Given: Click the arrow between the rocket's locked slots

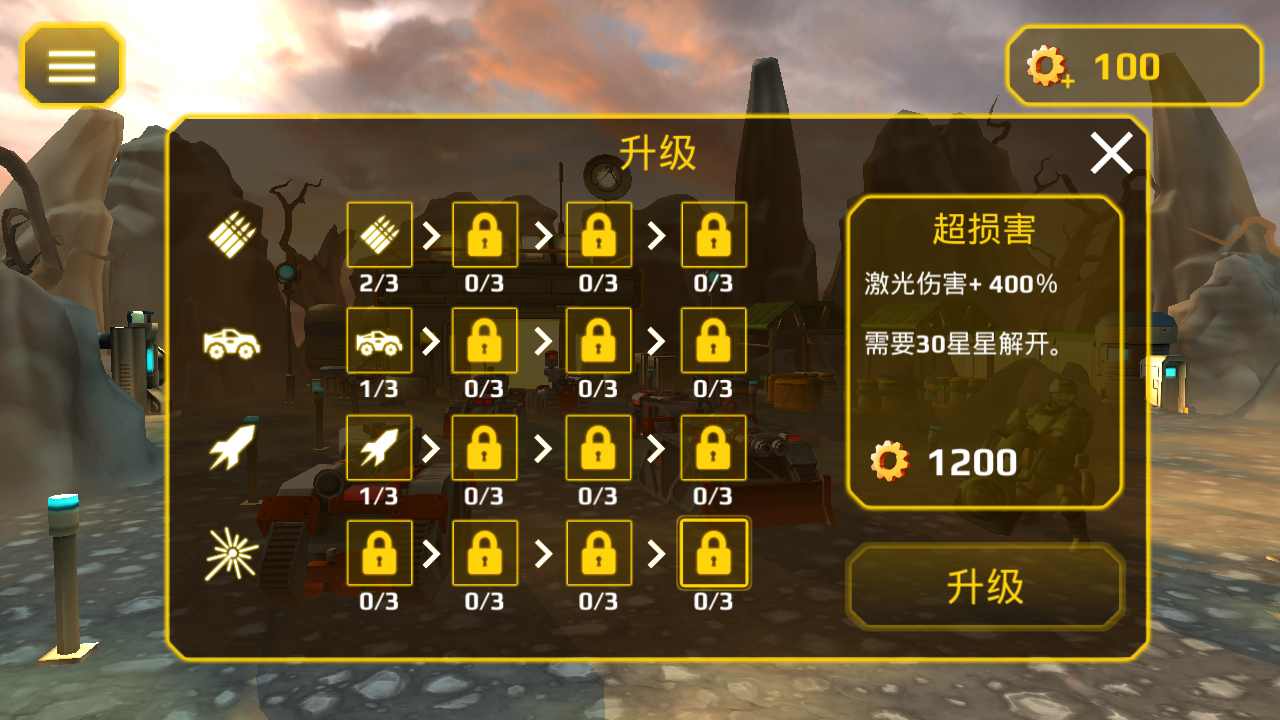Looking at the screenshot, I should 542,447.
